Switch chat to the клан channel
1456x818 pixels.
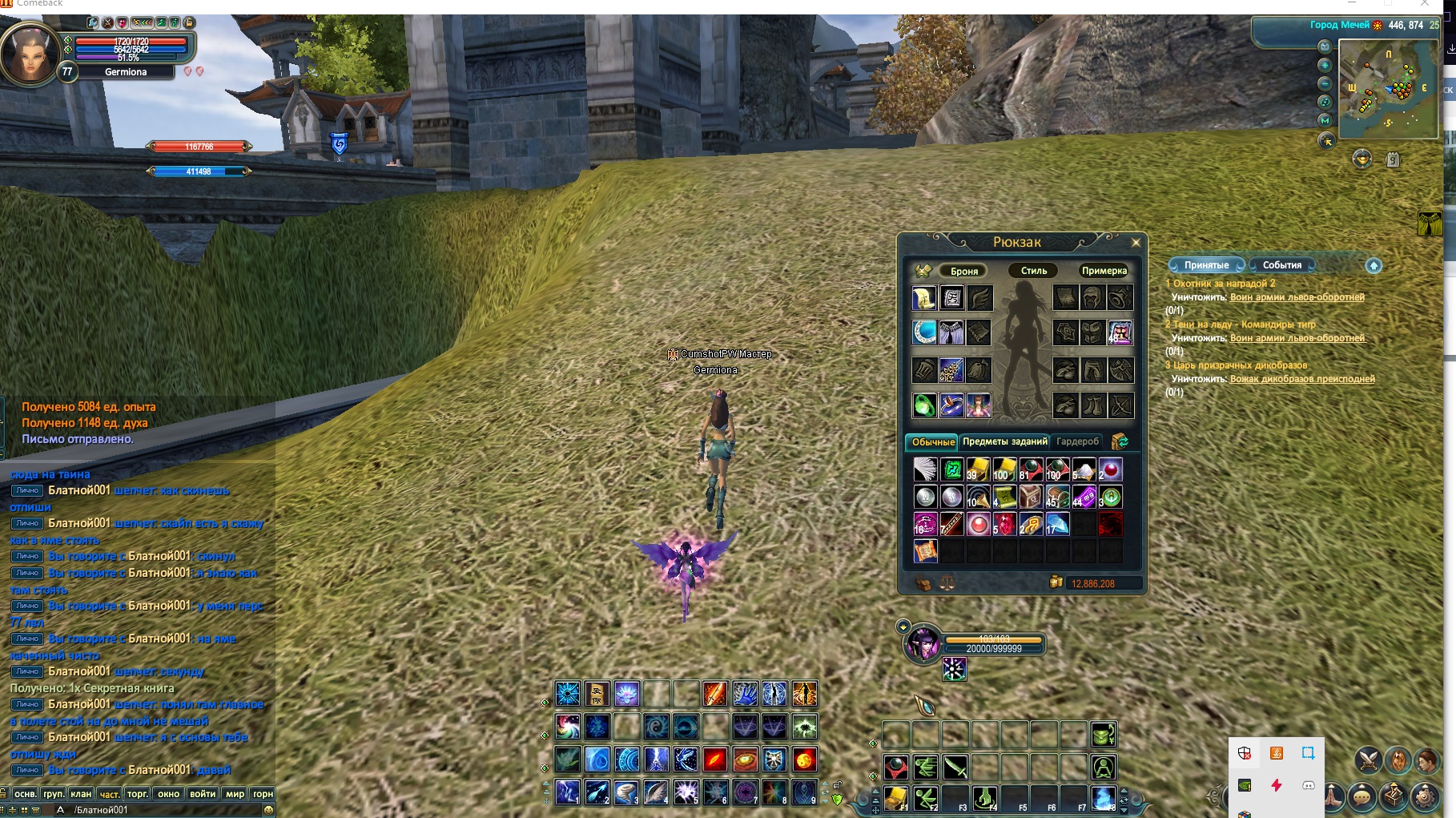pos(81,794)
